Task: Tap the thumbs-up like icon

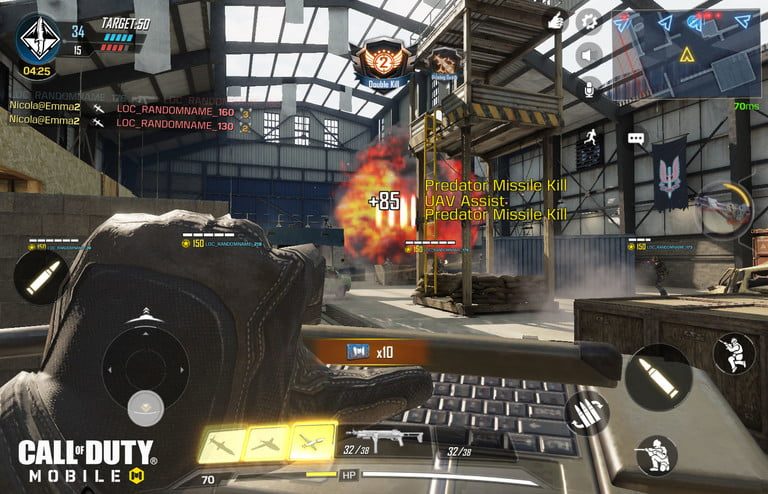Action: [x=556, y=20]
